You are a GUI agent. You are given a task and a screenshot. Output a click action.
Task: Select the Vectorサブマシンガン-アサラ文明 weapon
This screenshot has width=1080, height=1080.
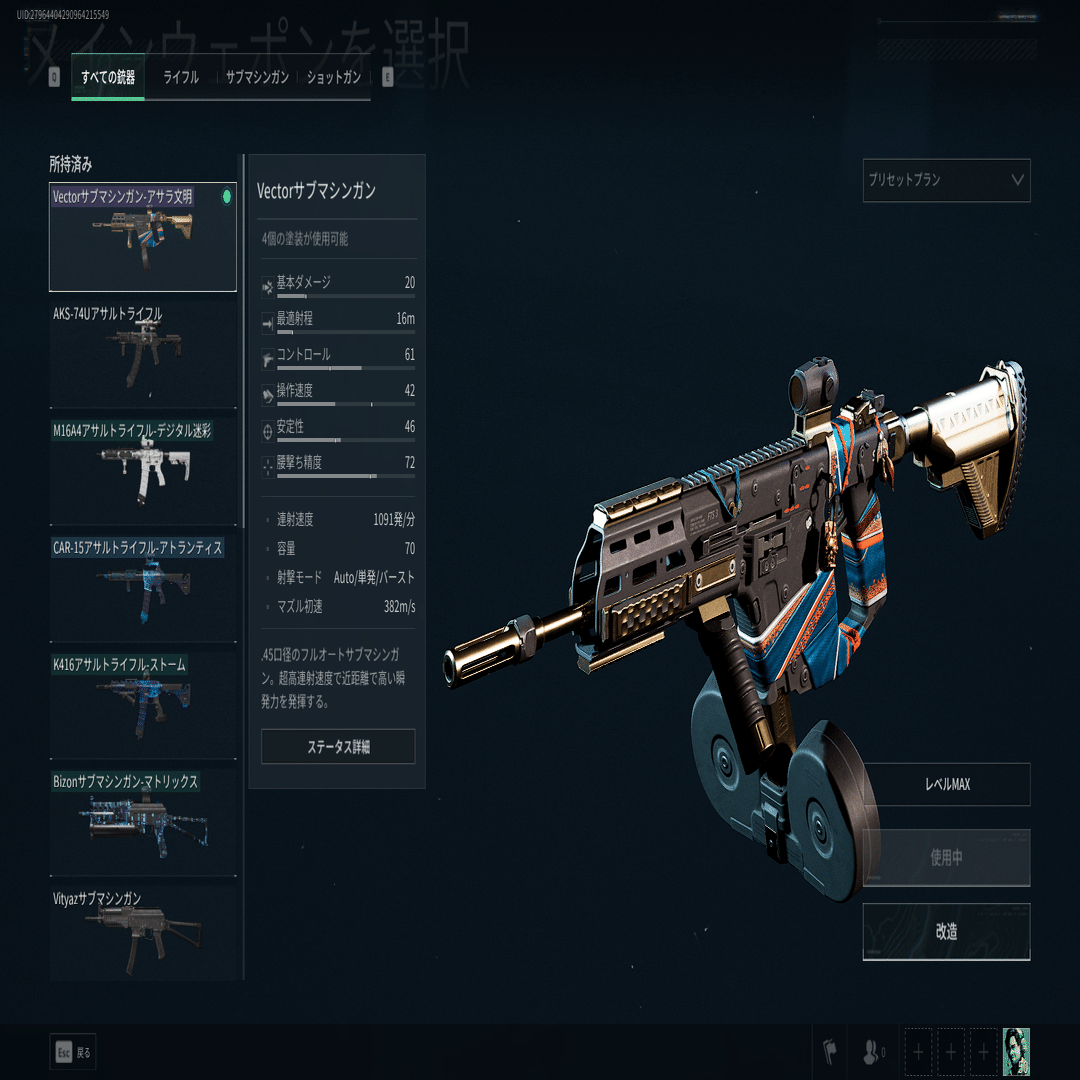(x=143, y=237)
